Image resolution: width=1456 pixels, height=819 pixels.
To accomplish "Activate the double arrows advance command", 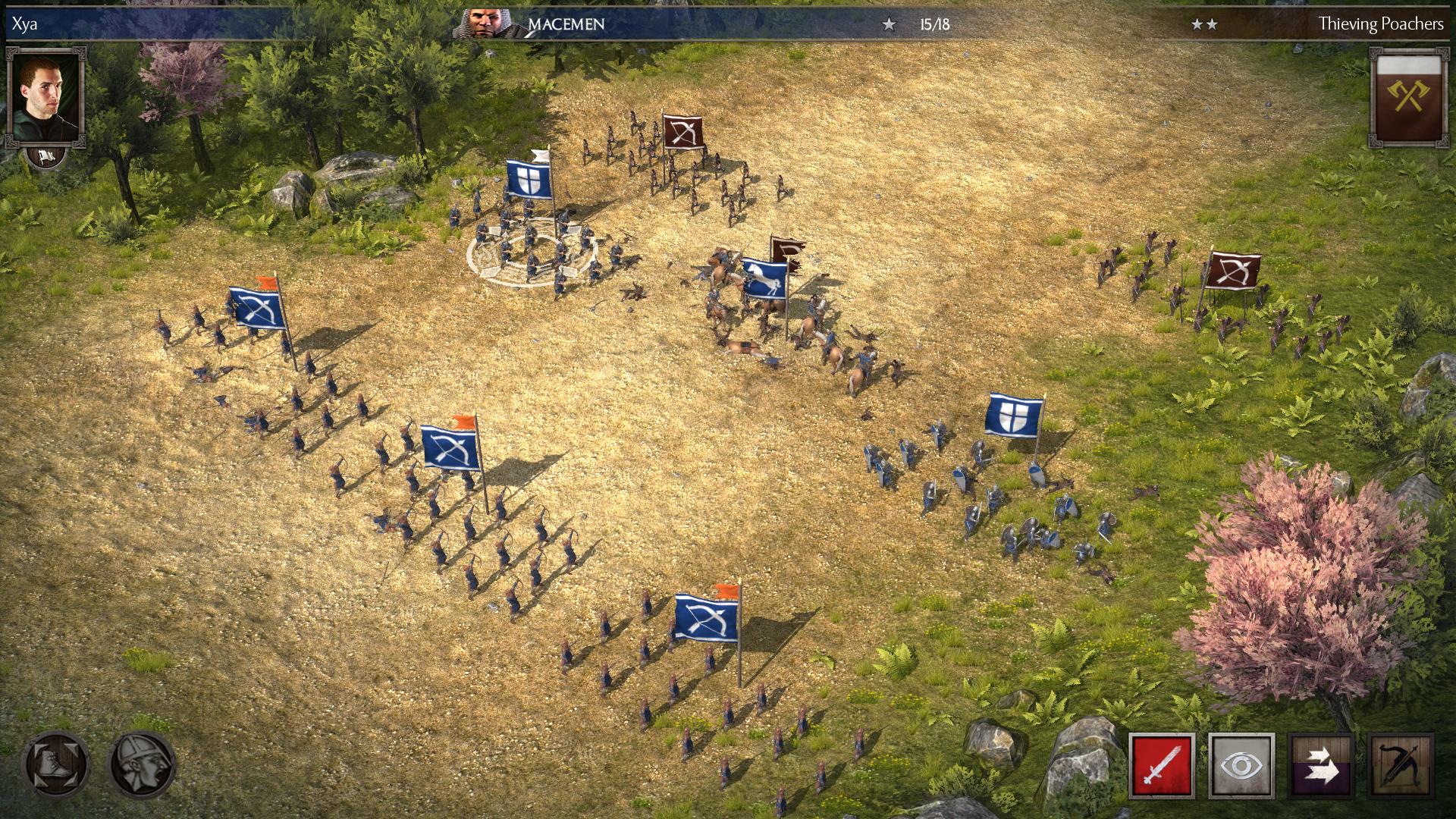I will (x=1321, y=766).
